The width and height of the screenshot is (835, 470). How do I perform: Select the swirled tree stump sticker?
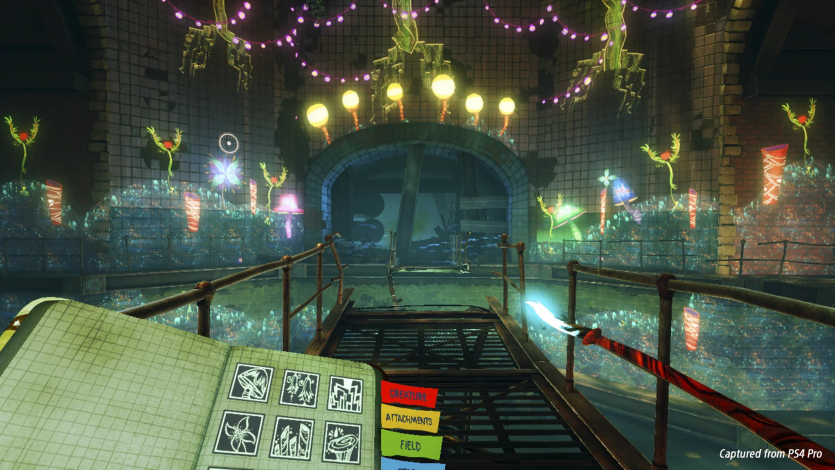pyautogui.click(x=340, y=441)
